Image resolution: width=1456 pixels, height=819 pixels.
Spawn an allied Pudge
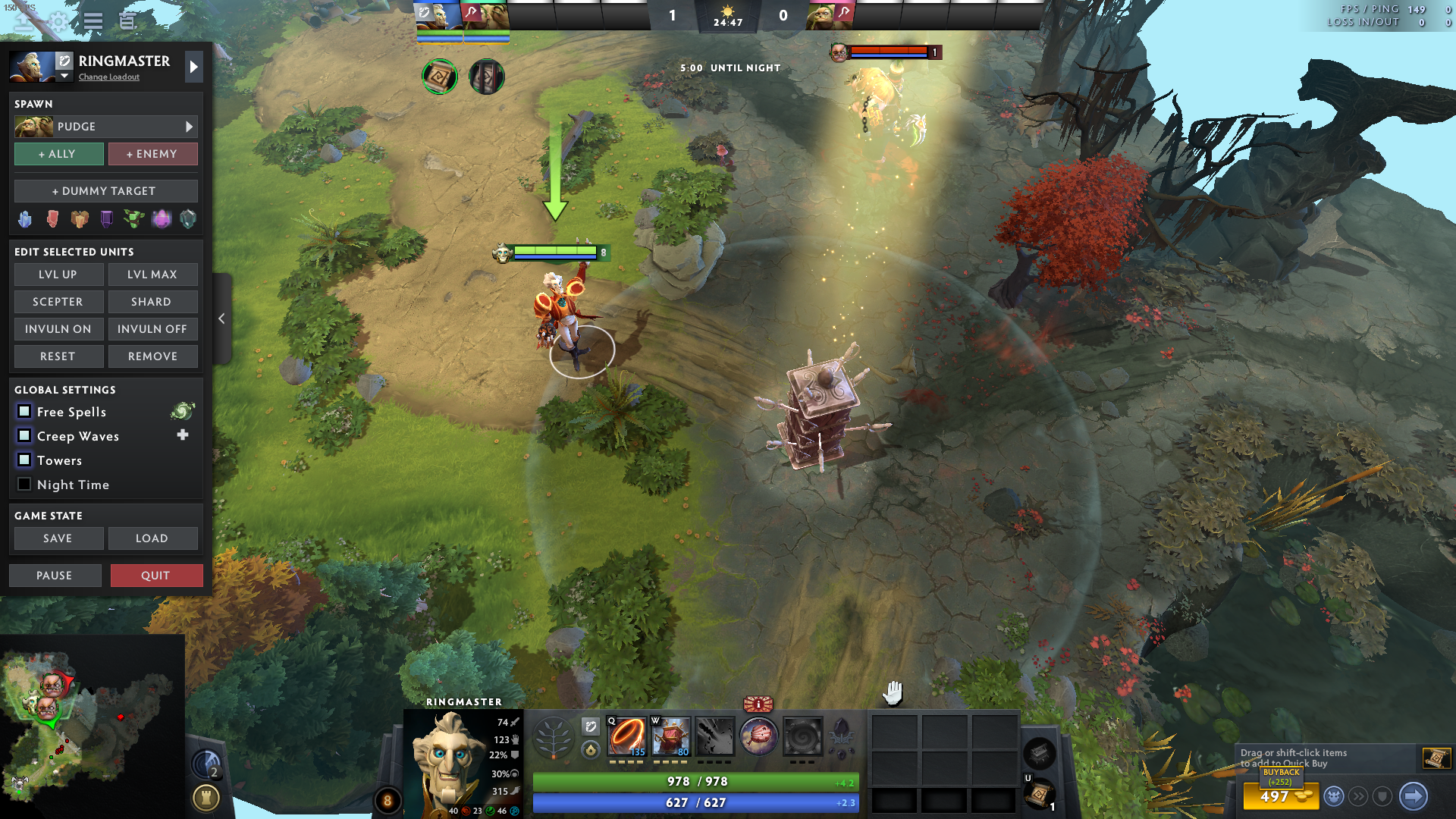point(58,154)
